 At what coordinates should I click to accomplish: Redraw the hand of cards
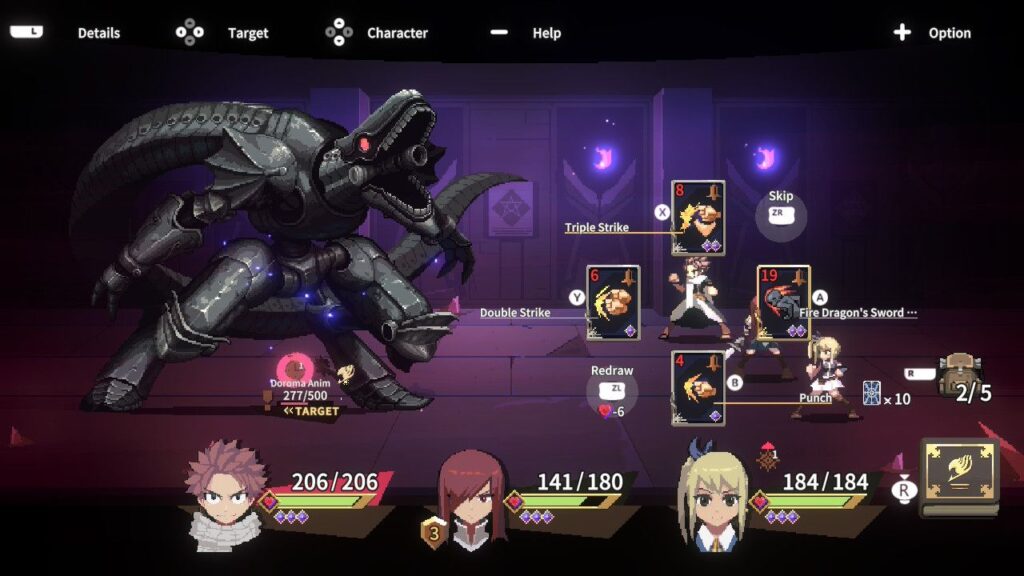pyautogui.click(x=612, y=388)
